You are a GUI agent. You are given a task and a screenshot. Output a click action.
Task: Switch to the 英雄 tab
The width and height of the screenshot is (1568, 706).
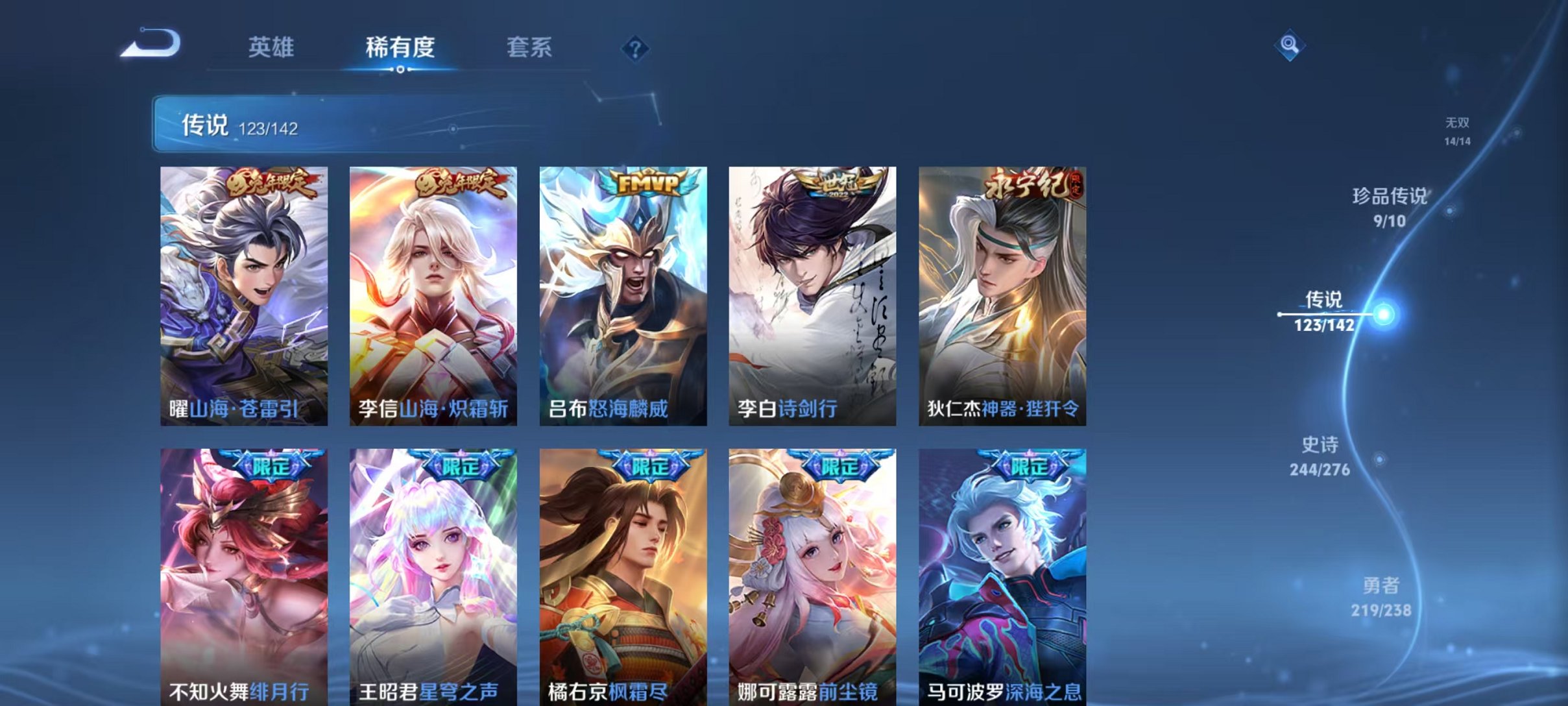click(272, 47)
